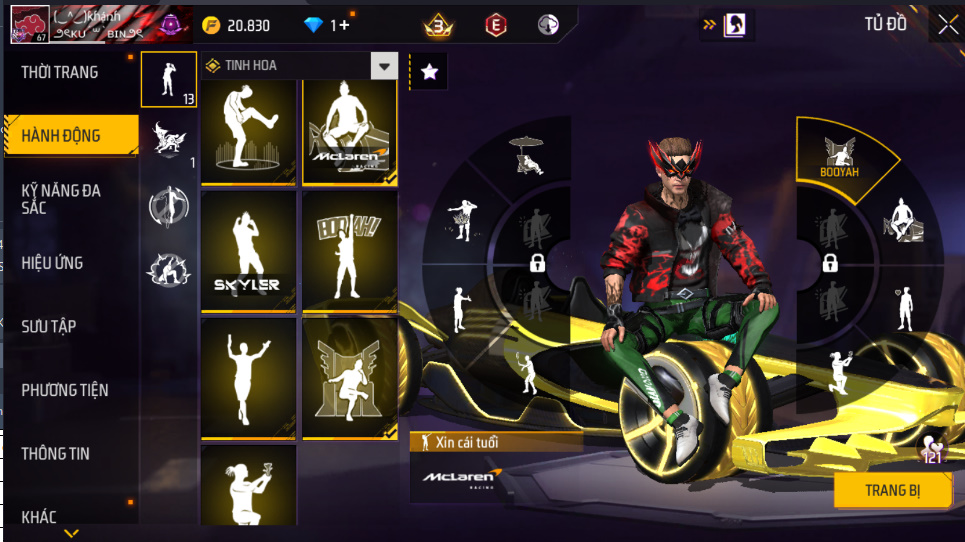965x542 pixels.
Task: Switch to the PHƯƠNG TIỆN section
Action: 65,390
